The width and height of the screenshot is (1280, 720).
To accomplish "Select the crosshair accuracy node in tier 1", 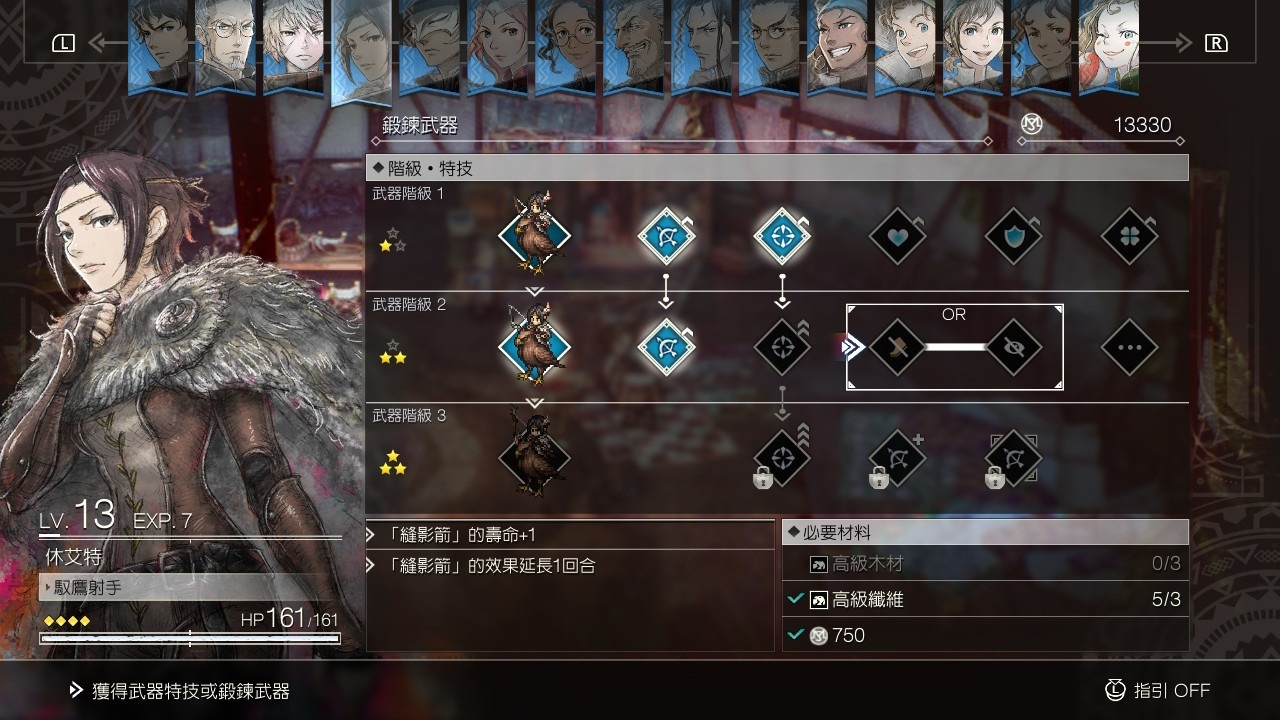I will click(x=781, y=236).
